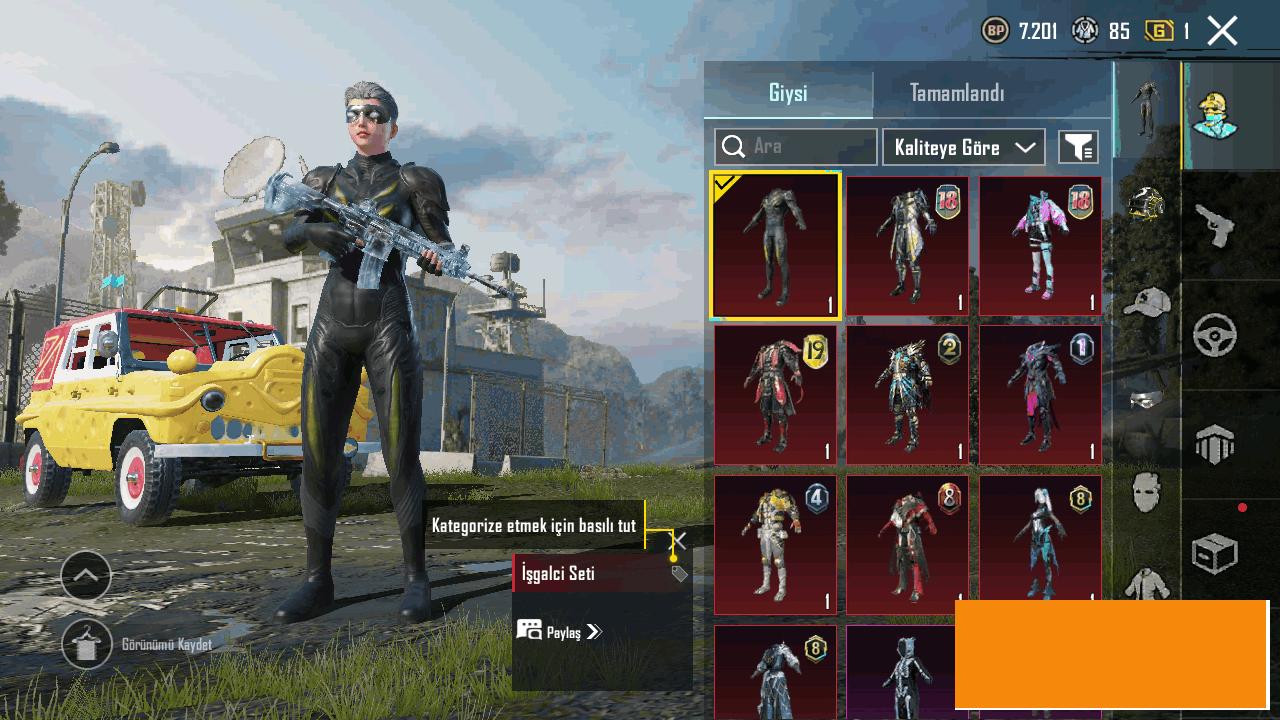Switch to the Tamamlandı tab
The image size is (1280, 720).
click(x=956, y=93)
